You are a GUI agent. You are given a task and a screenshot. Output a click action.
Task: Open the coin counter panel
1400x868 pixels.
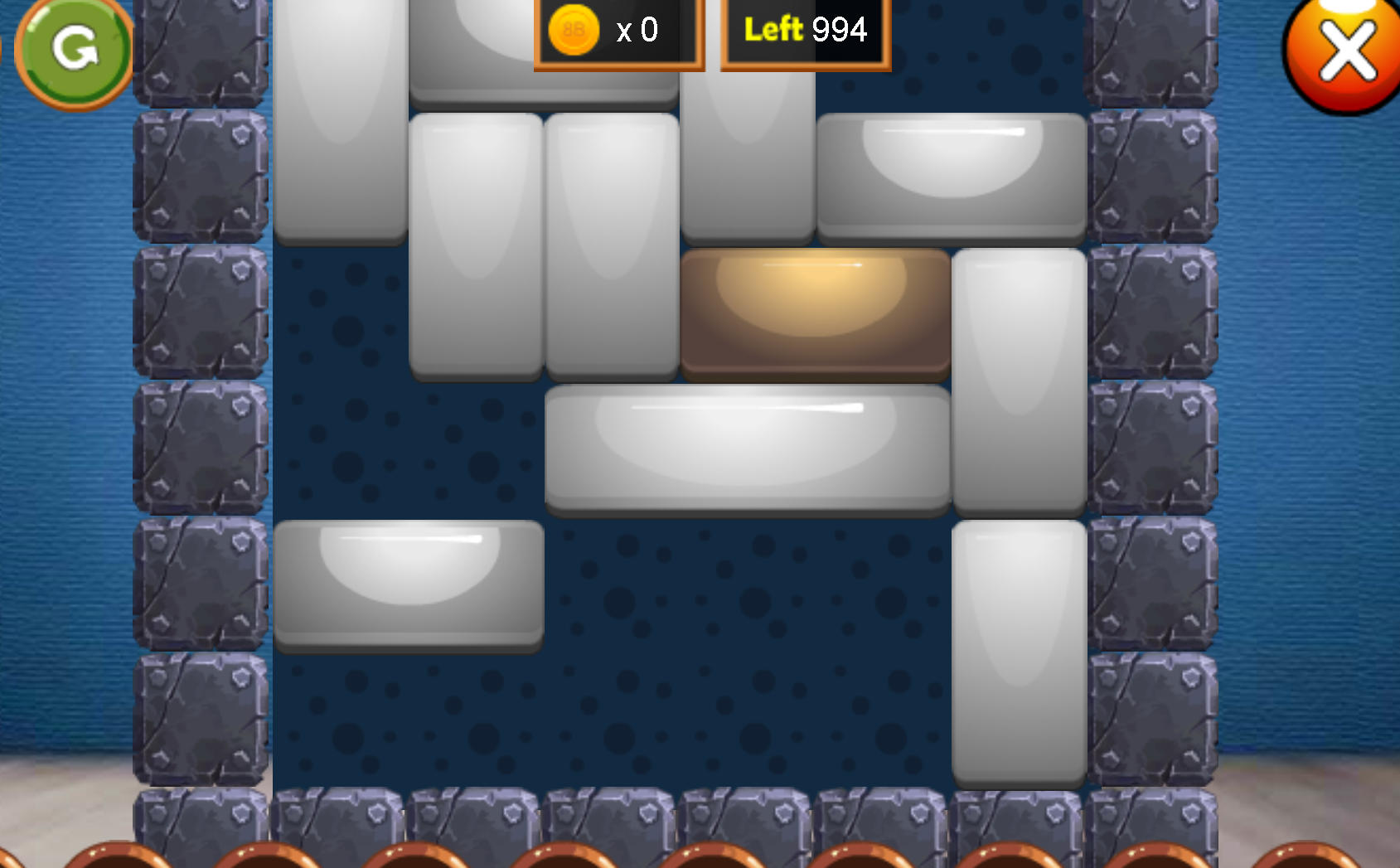618,30
